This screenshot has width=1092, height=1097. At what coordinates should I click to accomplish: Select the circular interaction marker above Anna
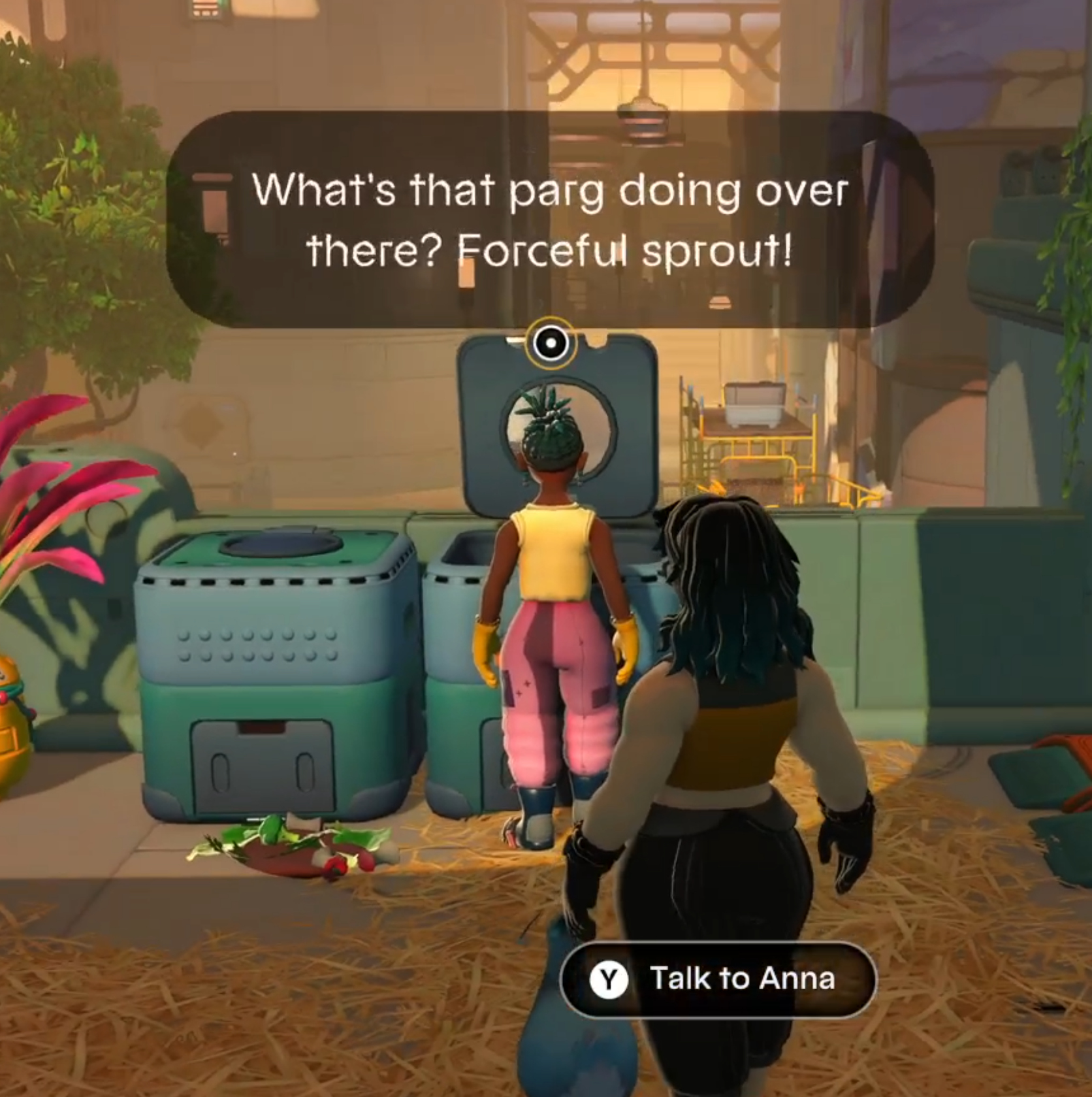[x=551, y=343]
